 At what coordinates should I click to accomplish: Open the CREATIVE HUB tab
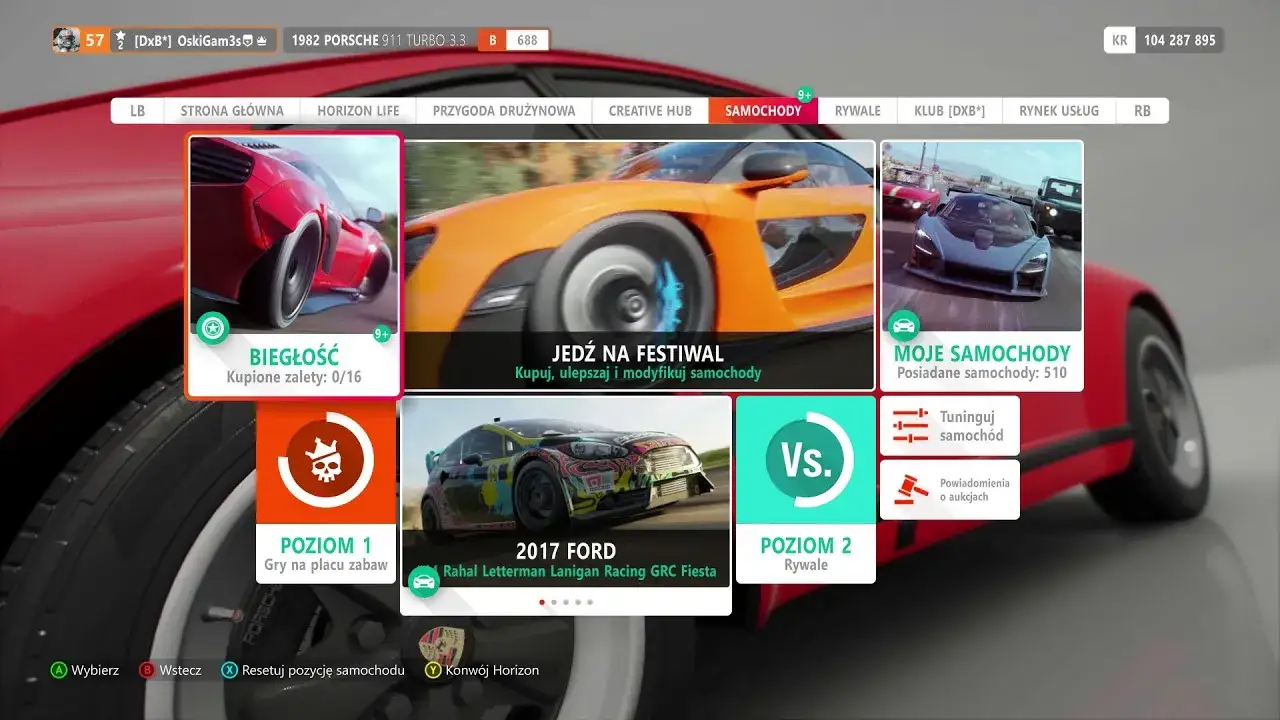[648, 110]
